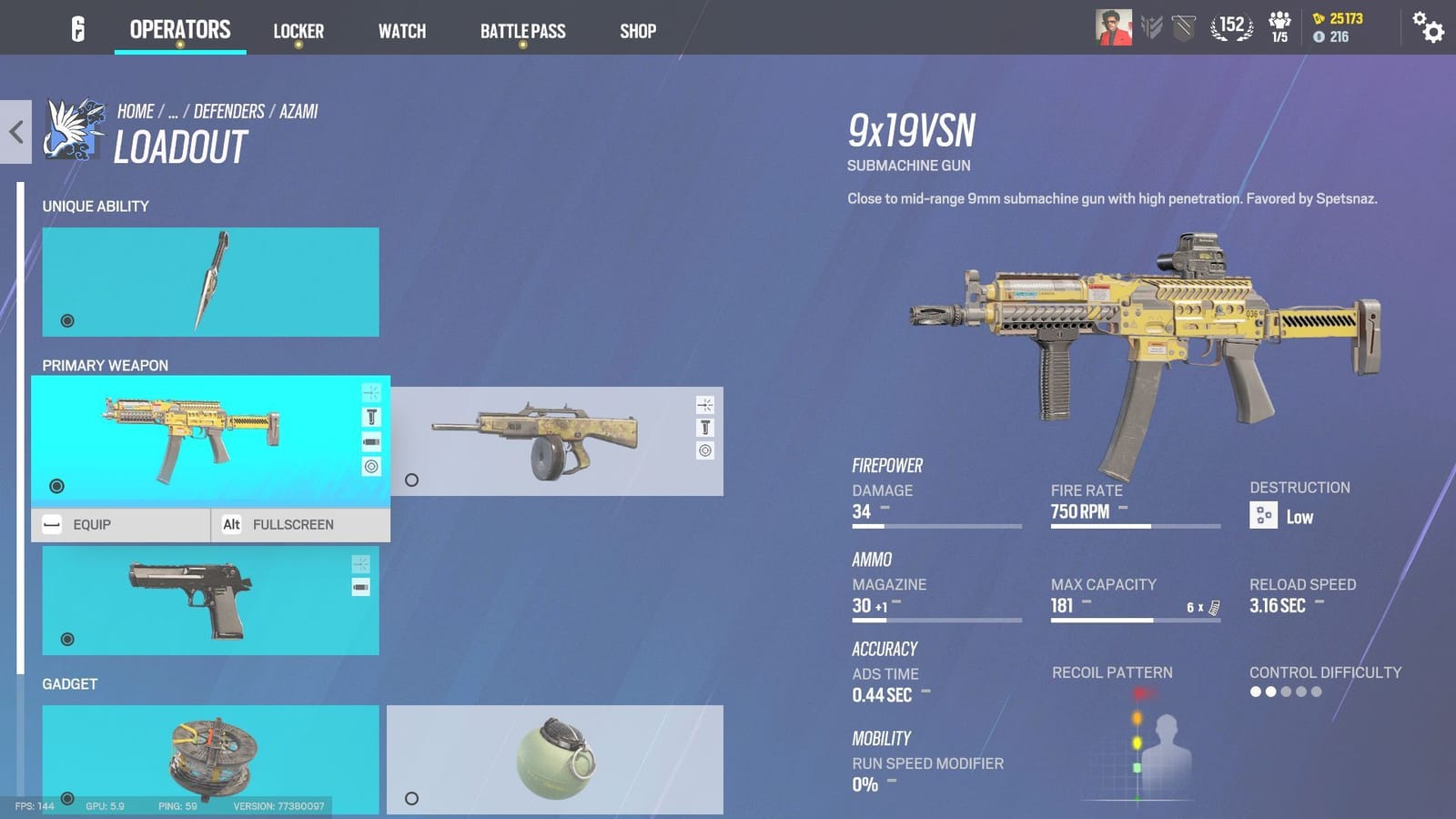Image resolution: width=1456 pixels, height=819 pixels.
Task: Collapse the loadout panel with the left chevron
Action: coord(14,132)
